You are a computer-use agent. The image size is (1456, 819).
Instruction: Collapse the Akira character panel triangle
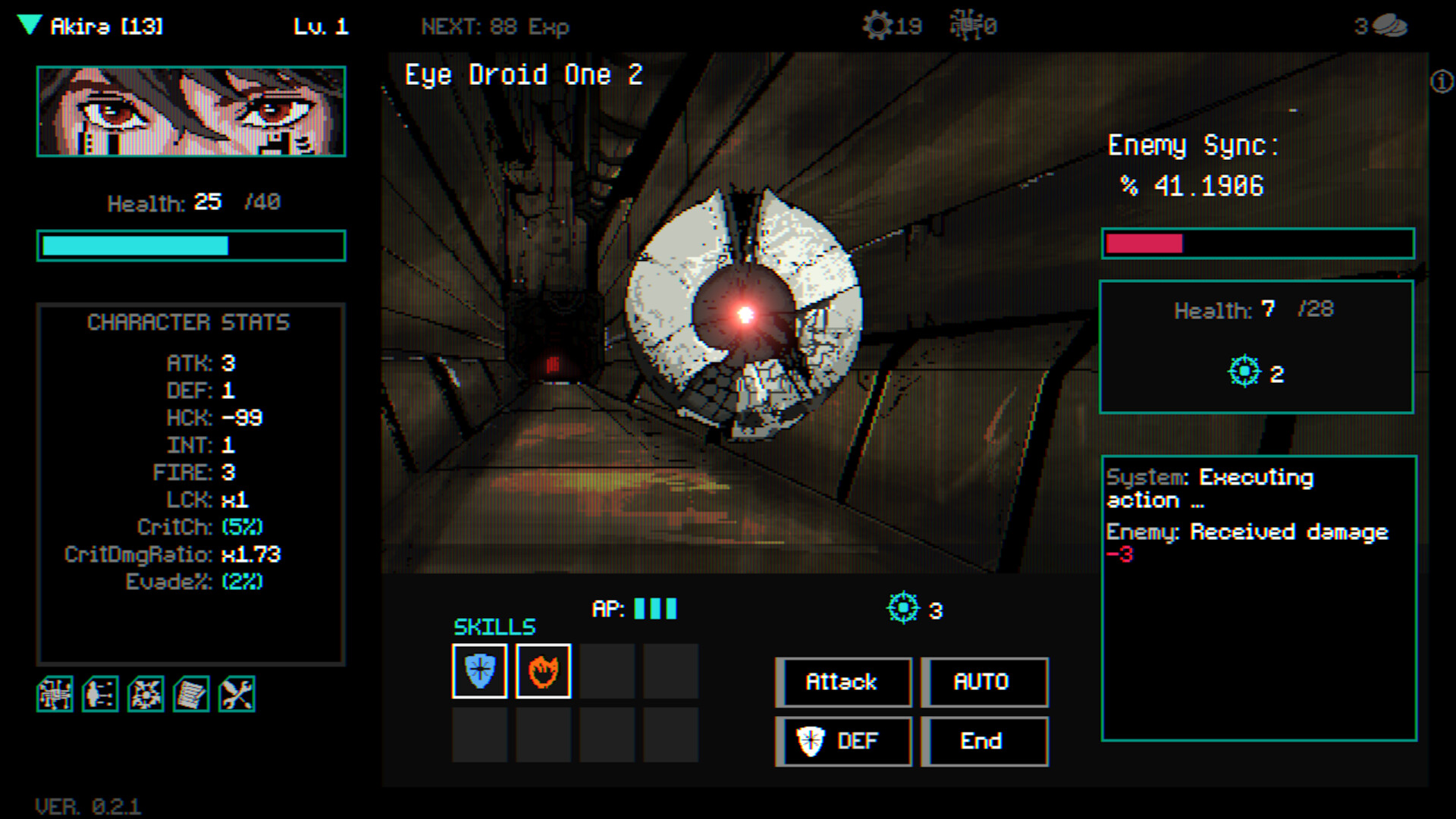coord(29,25)
